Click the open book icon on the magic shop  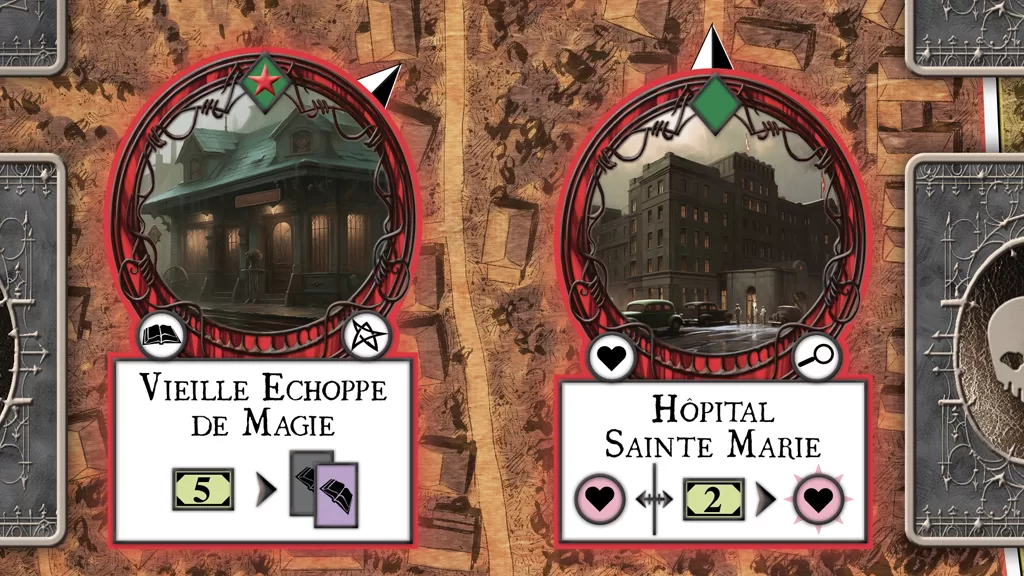pos(161,338)
